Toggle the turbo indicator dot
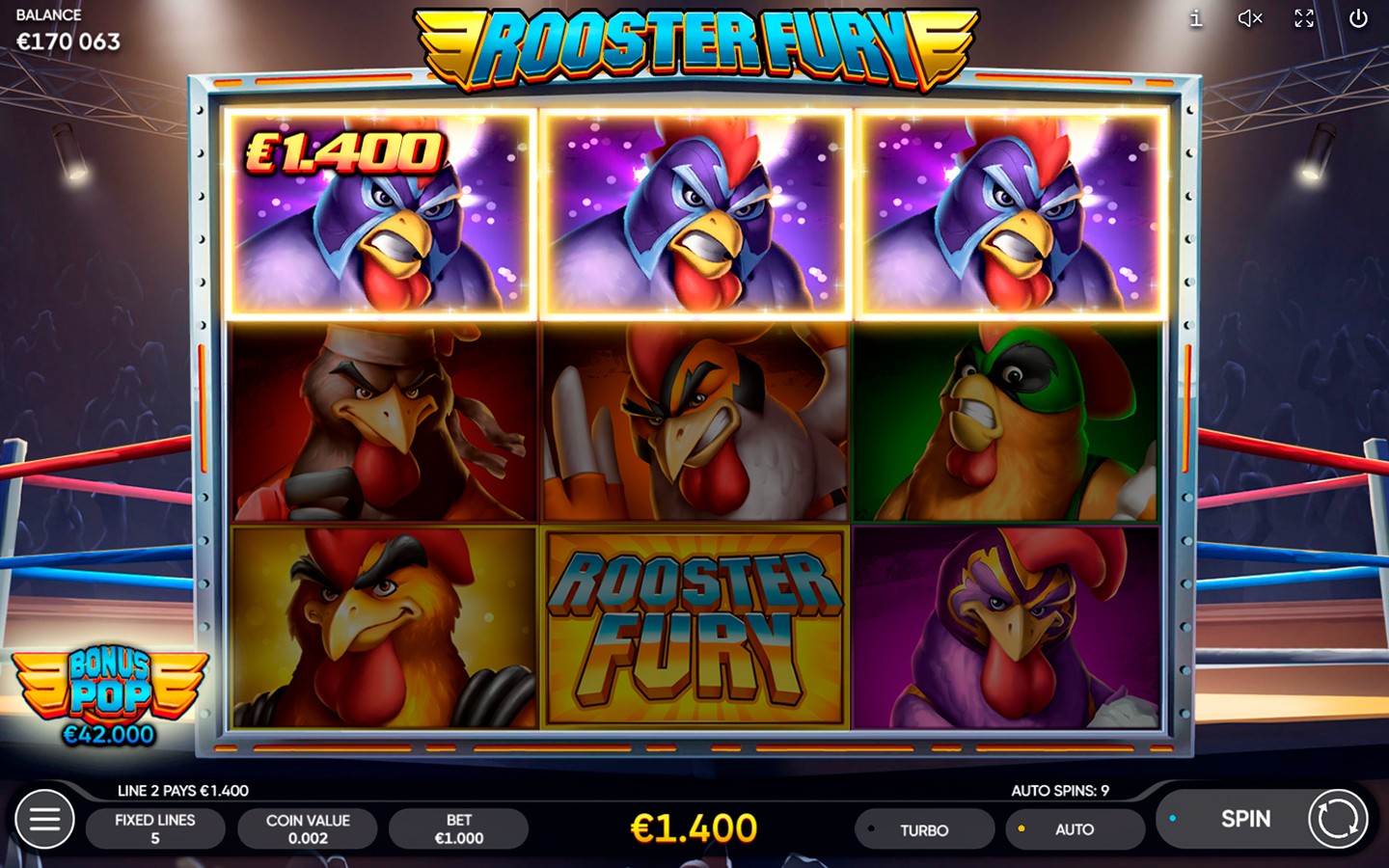Image resolution: width=1389 pixels, height=868 pixels. click(869, 828)
